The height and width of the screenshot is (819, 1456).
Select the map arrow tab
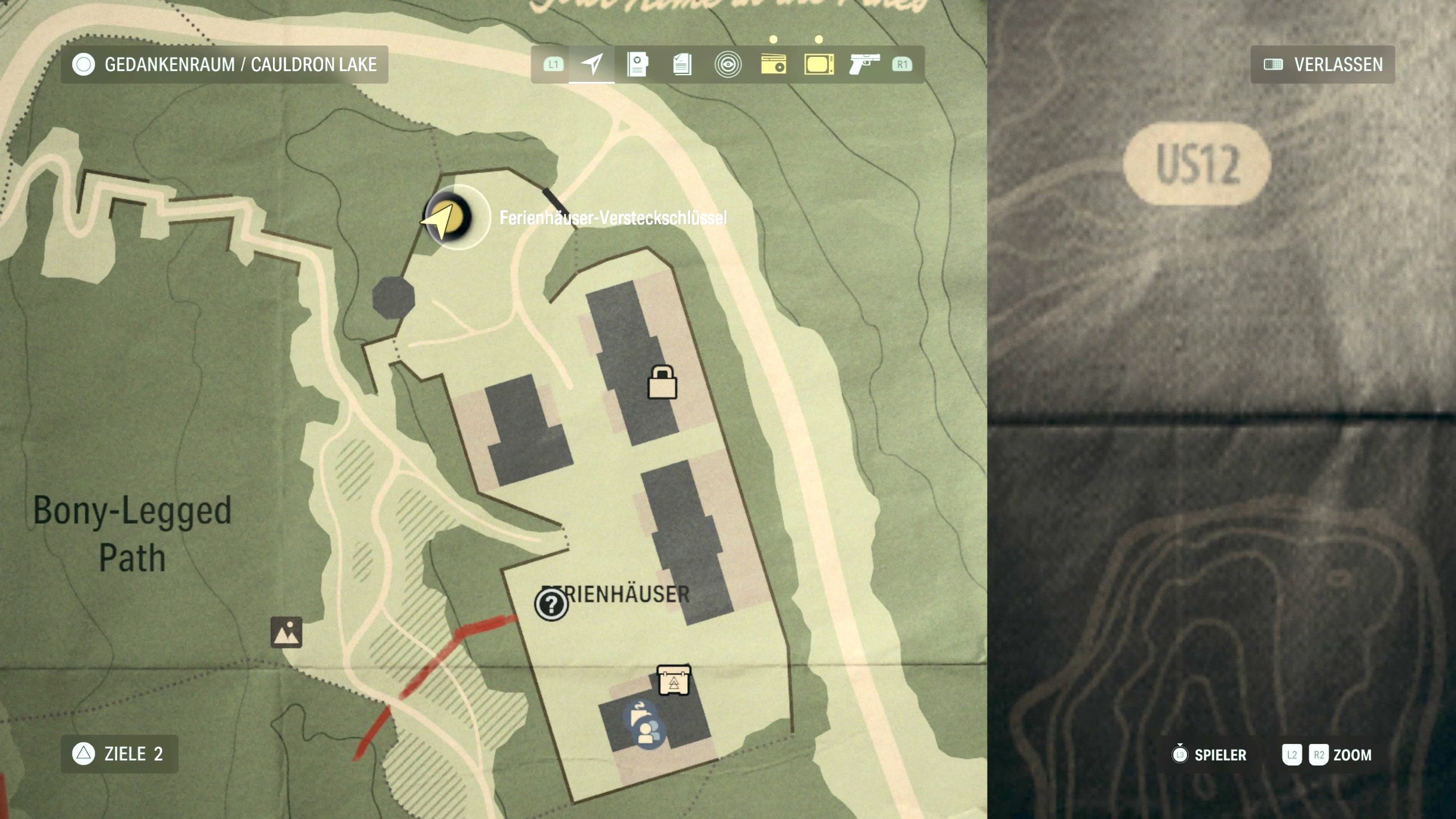click(591, 64)
